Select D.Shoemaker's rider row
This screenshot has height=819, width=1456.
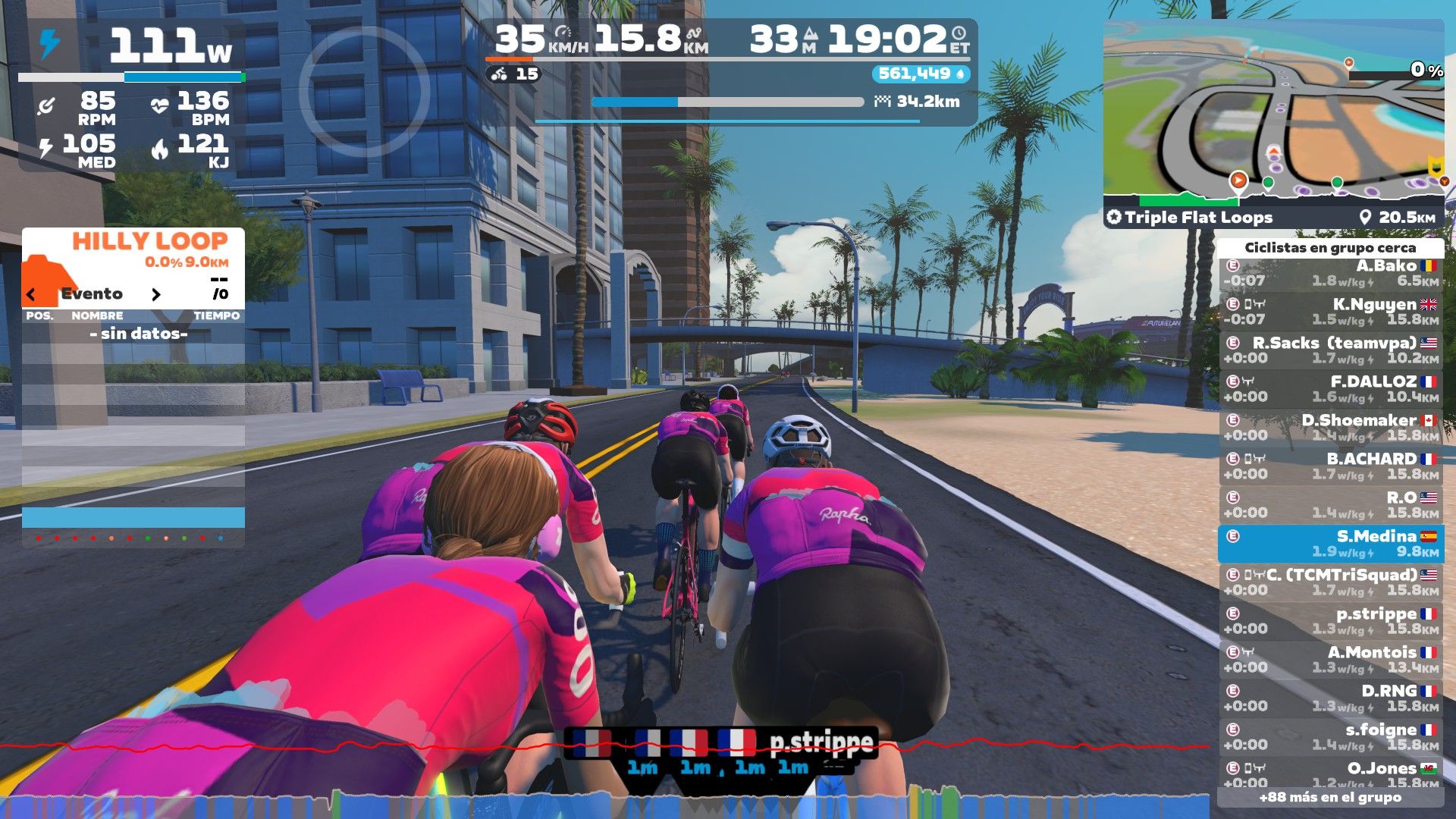[1331, 428]
